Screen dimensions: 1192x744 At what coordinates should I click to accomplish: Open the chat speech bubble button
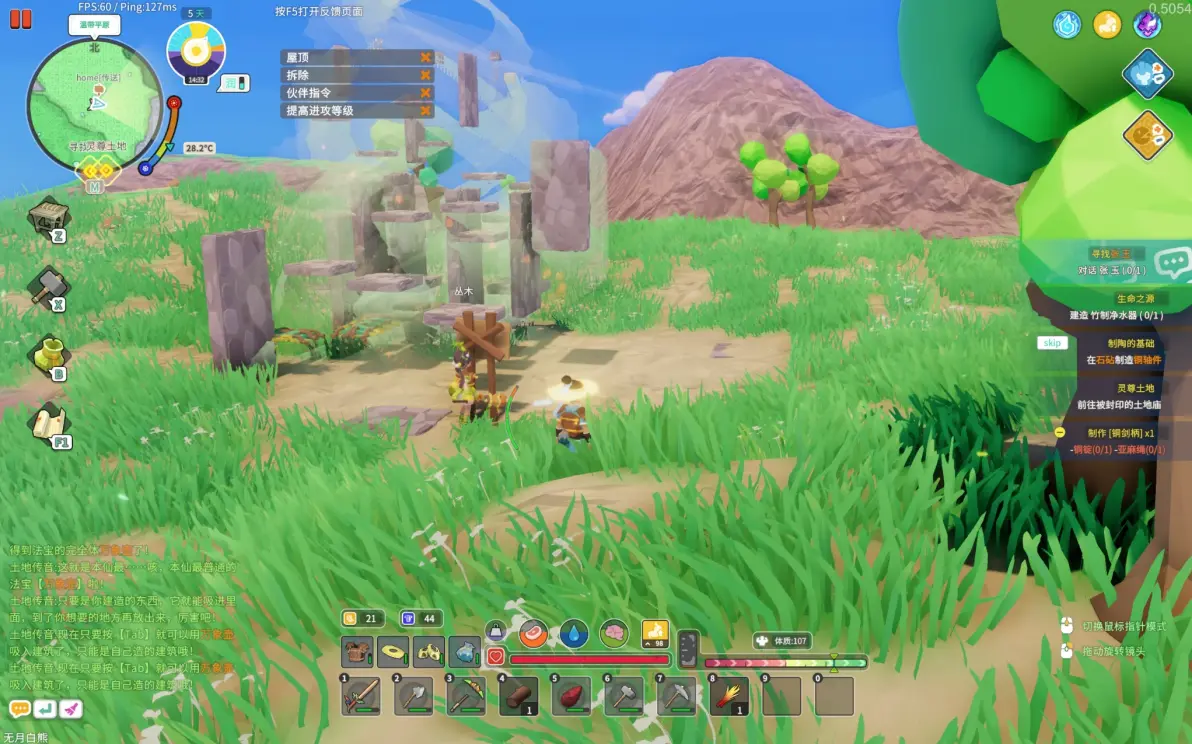click(x=19, y=708)
